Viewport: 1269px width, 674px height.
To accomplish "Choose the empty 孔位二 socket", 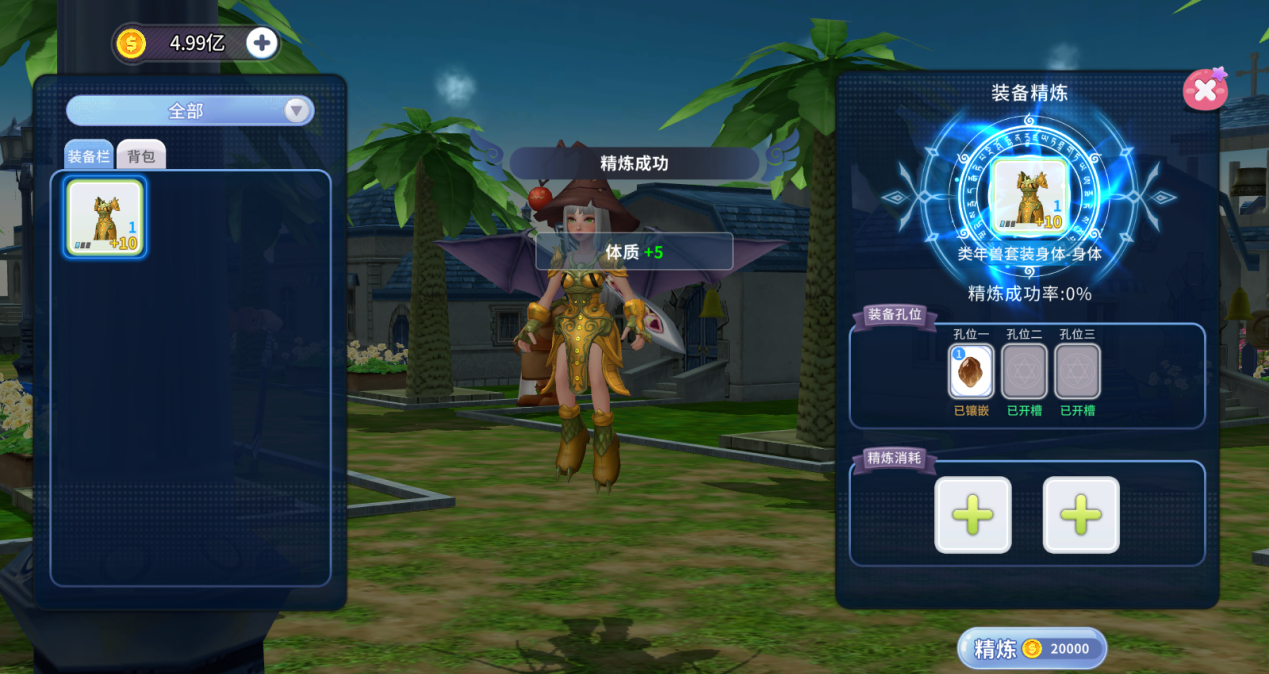I will point(1024,371).
